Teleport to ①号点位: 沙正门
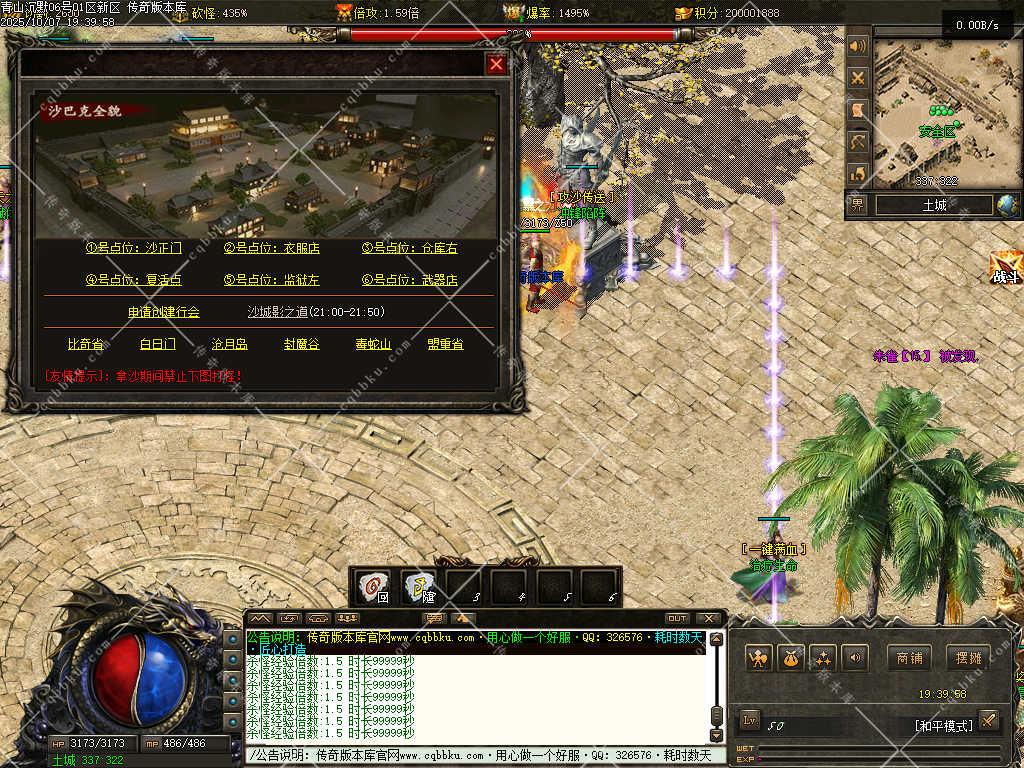 [134, 248]
